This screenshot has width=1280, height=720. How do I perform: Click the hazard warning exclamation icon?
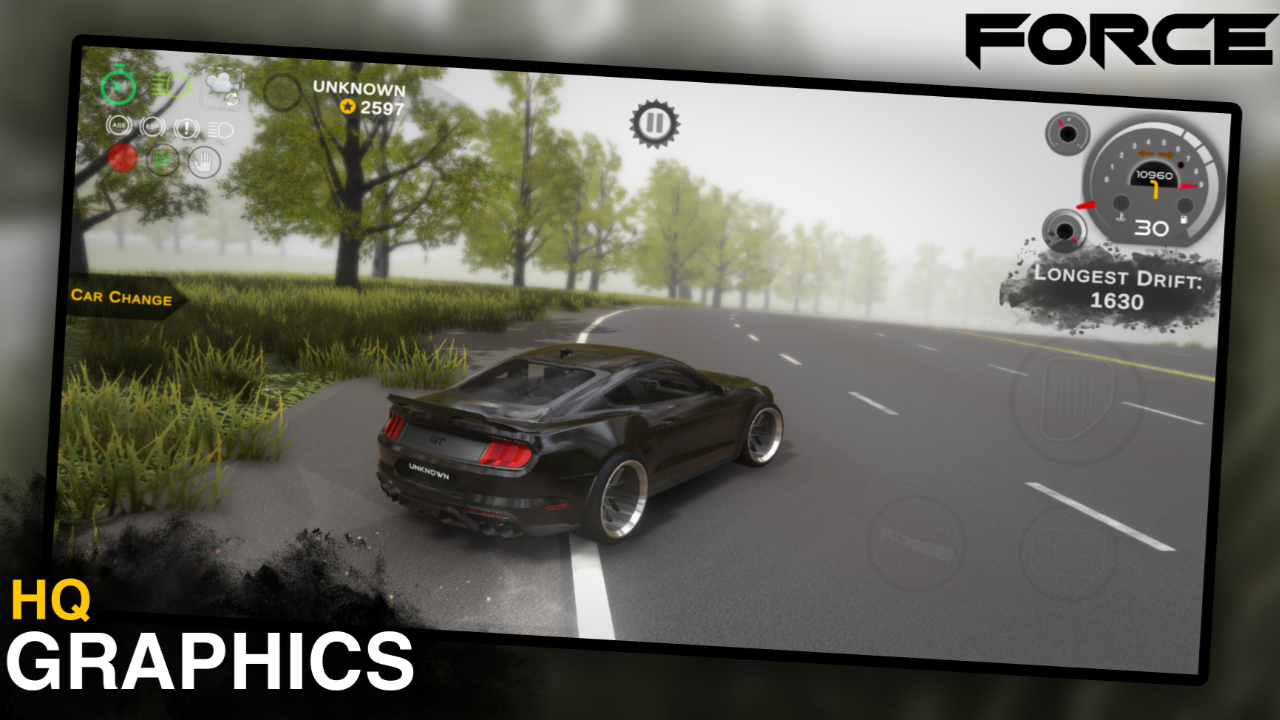[x=186, y=129]
